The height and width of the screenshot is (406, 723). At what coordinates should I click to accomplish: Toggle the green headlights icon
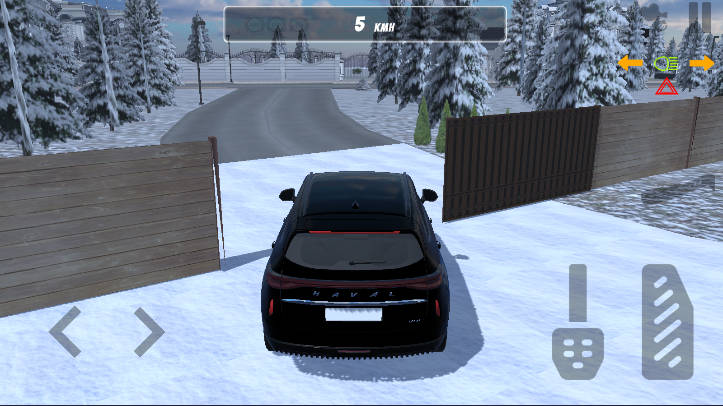(665, 63)
